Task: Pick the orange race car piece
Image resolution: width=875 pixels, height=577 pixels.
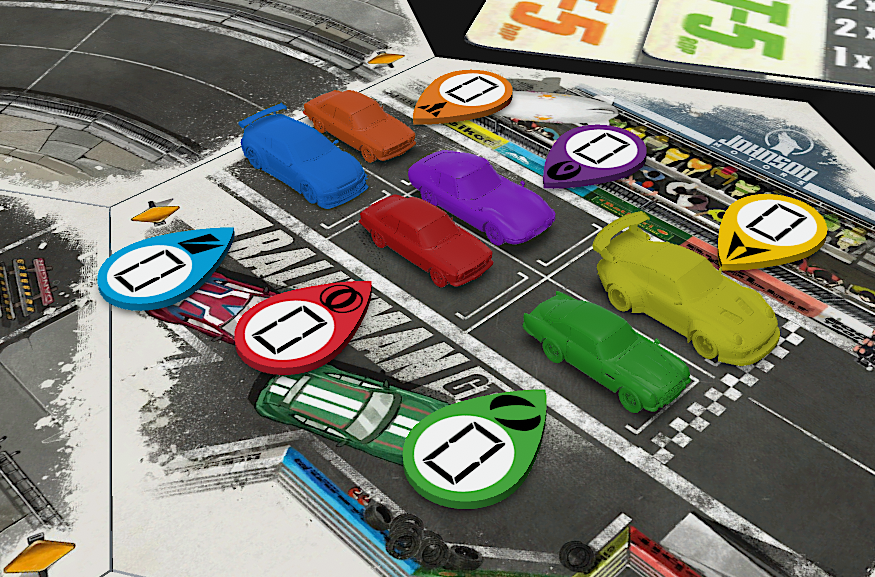Action: click(x=358, y=122)
